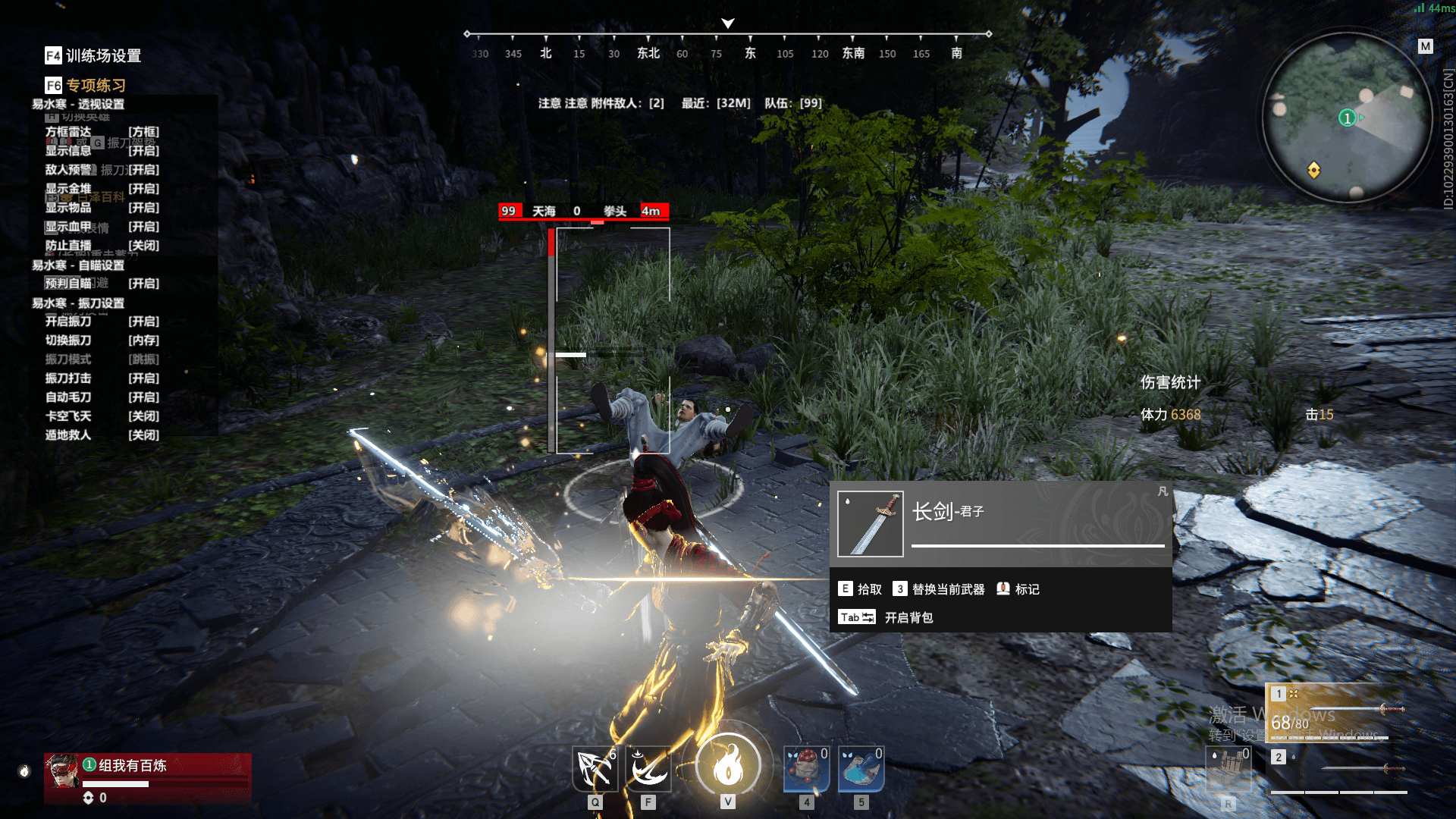Toggle 自动毛刀 auto option
Image resolution: width=1456 pixels, height=819 pixels.
(x=102, y=397)
